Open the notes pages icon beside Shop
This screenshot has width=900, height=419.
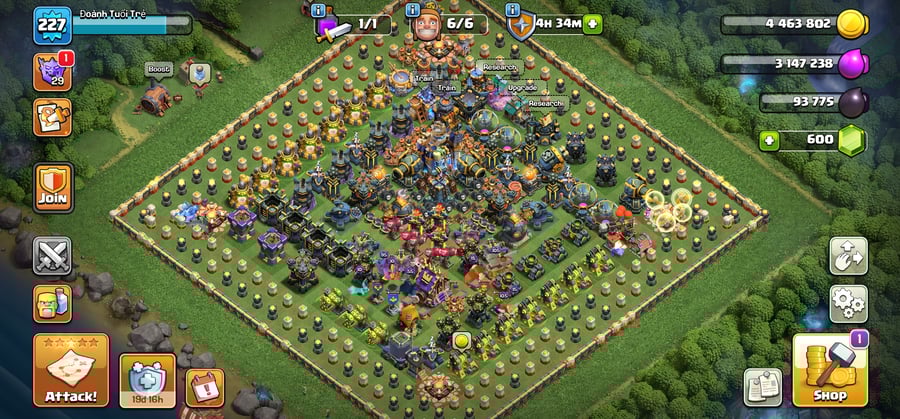[x=762, y=387]
